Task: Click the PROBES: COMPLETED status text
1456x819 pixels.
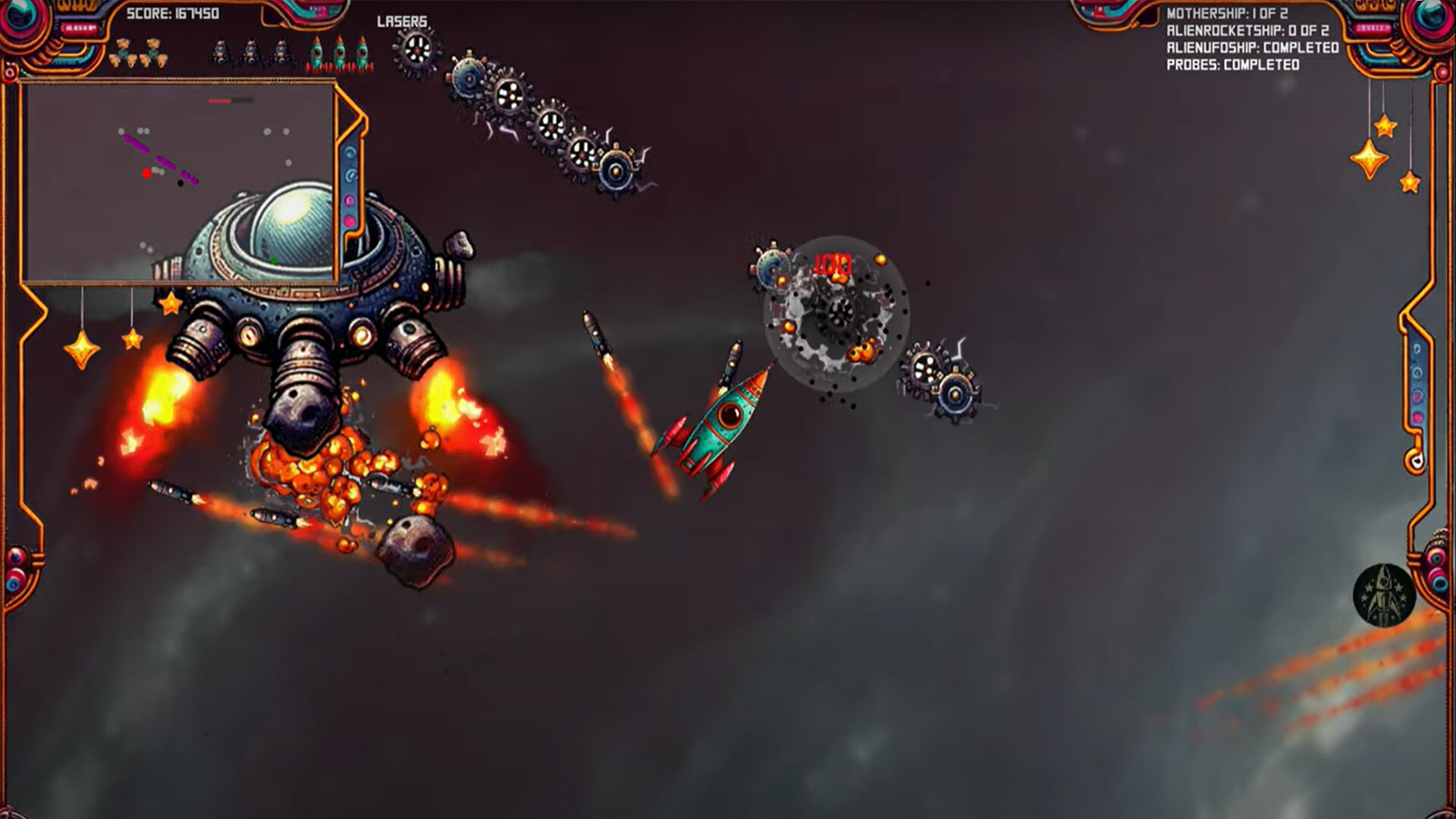Action: tap(1232, 65)
